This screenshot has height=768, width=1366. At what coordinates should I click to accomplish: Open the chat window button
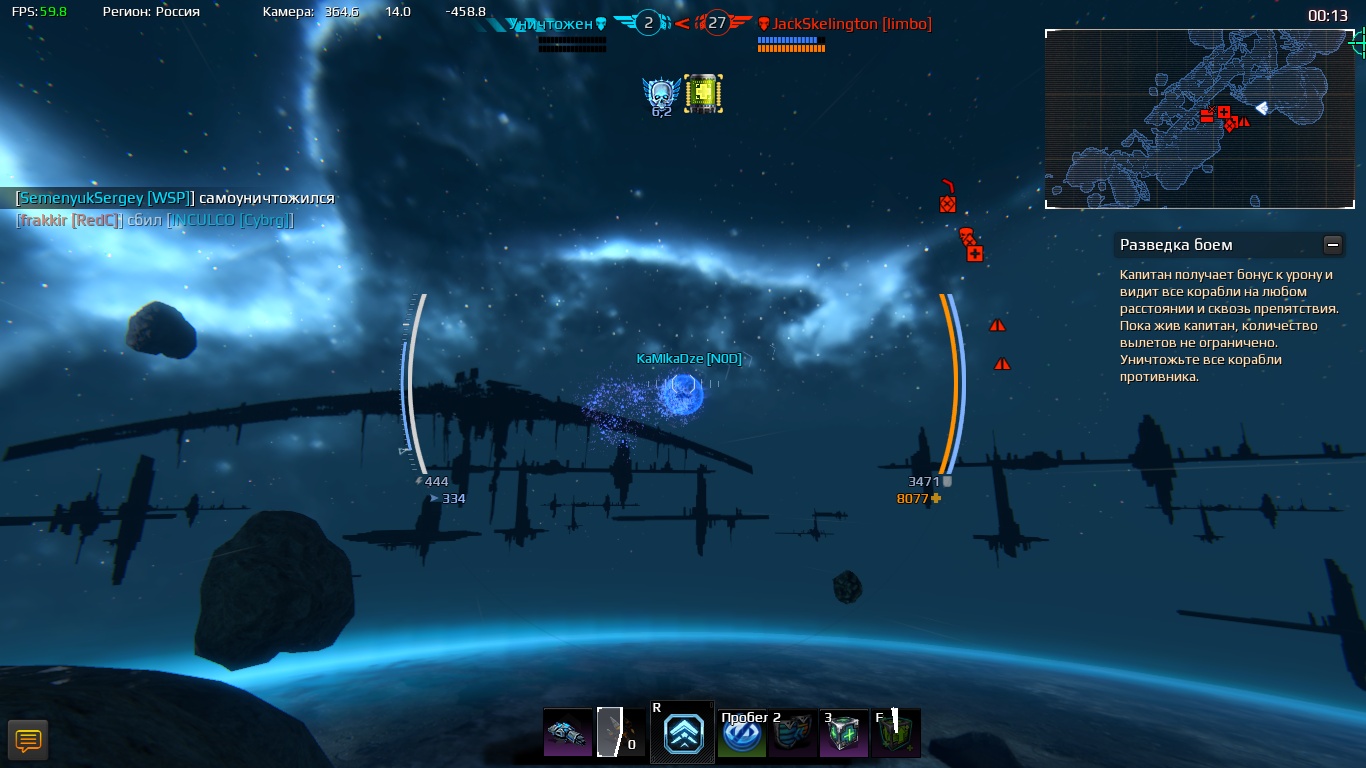(28, 741)
